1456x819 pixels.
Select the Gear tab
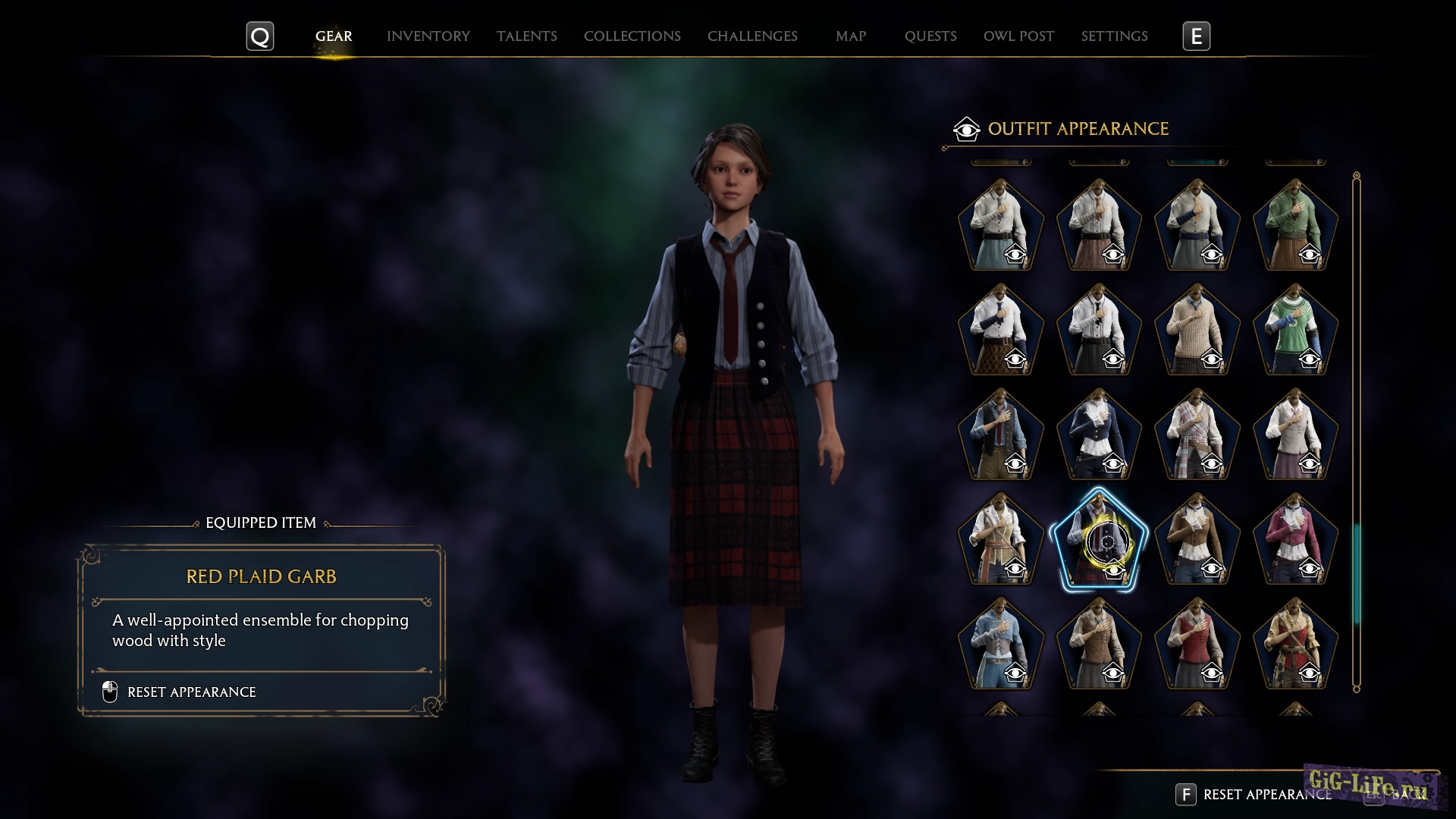334,36
